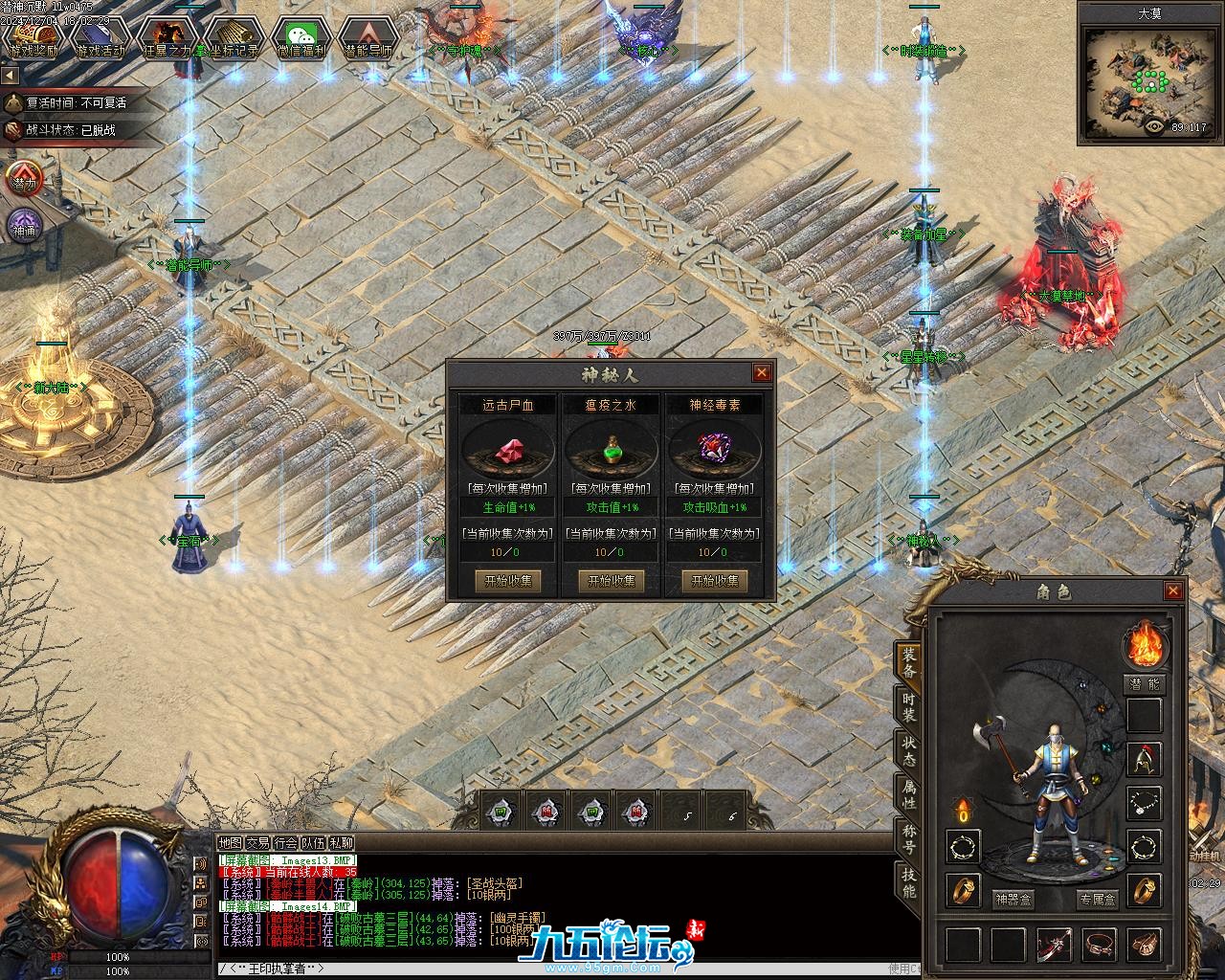The width and height of the screenshot is (1225, 980).
Task: Select the equipped helmet slot
Action: pos(1144,759)
